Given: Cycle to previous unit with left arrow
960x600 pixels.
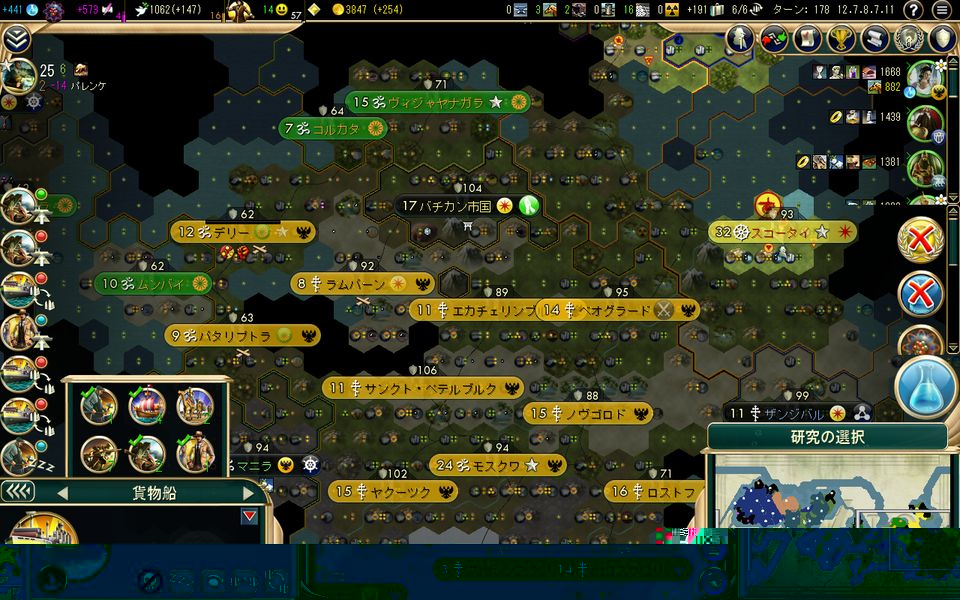Looking at the screenshot, I should tap(62, 493).
